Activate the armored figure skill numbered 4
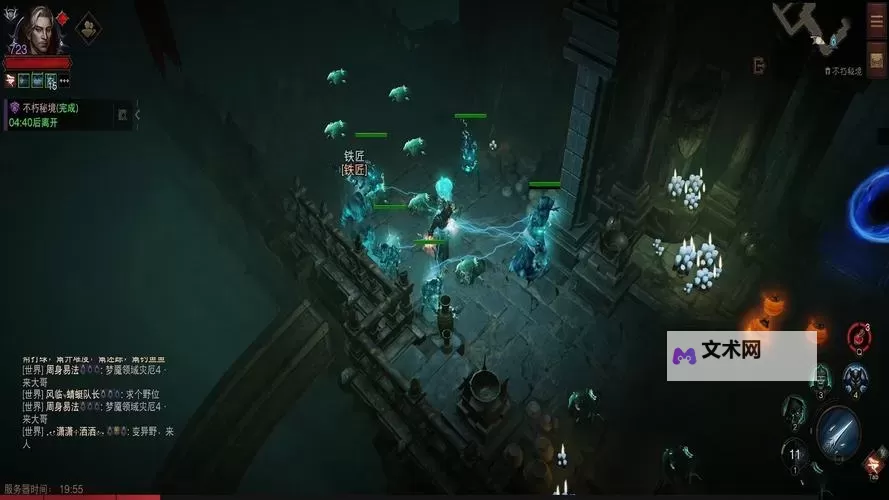This screenshot has height=500, width=889. point(855,377)
